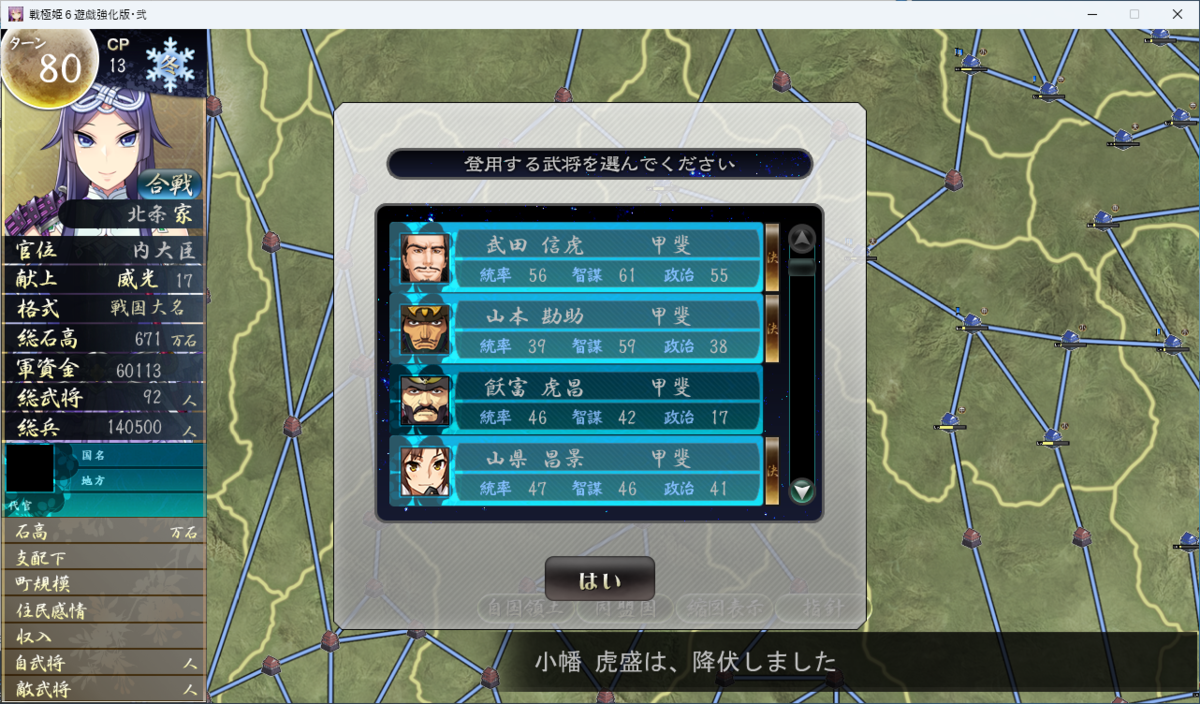This screenshot has width=1200, height=704.
Task: Close the game window
Action: (1176, 14)
